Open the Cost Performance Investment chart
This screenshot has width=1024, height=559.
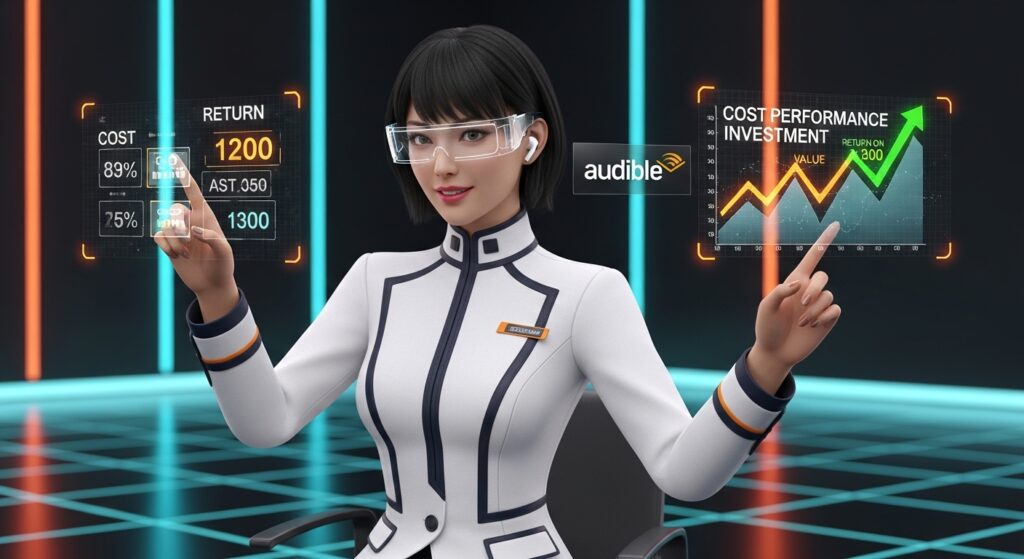822,178
